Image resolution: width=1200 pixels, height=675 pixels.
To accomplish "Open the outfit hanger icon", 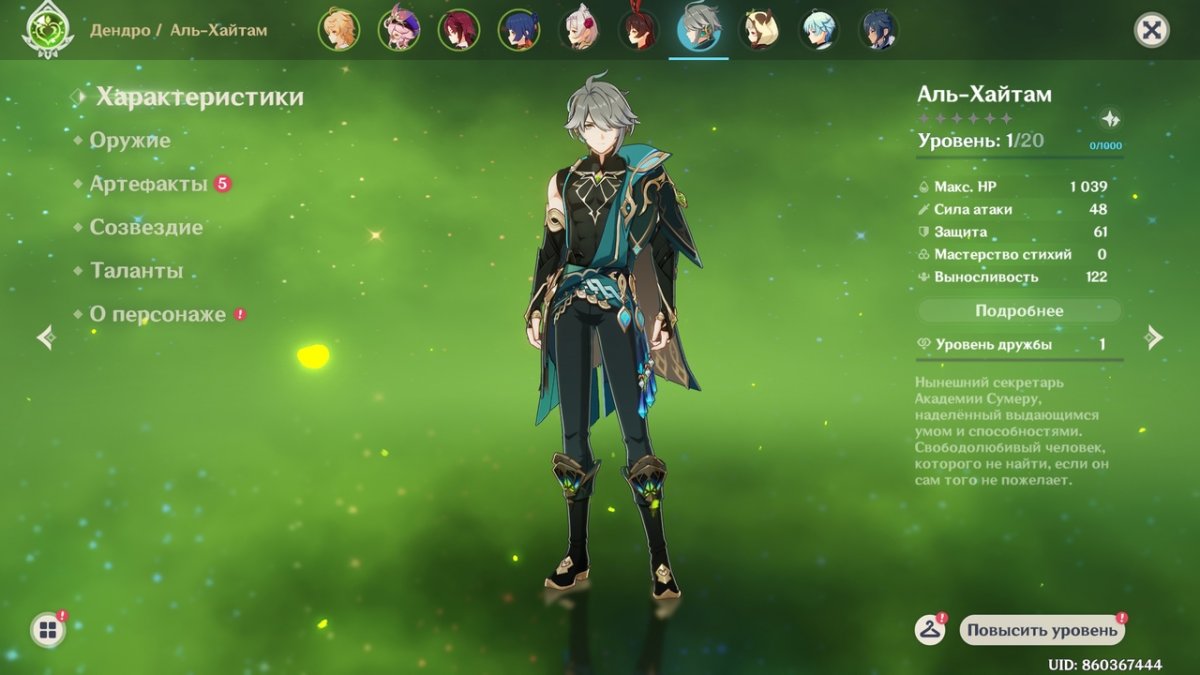I will pyautogui.click(x=930, y=630).
